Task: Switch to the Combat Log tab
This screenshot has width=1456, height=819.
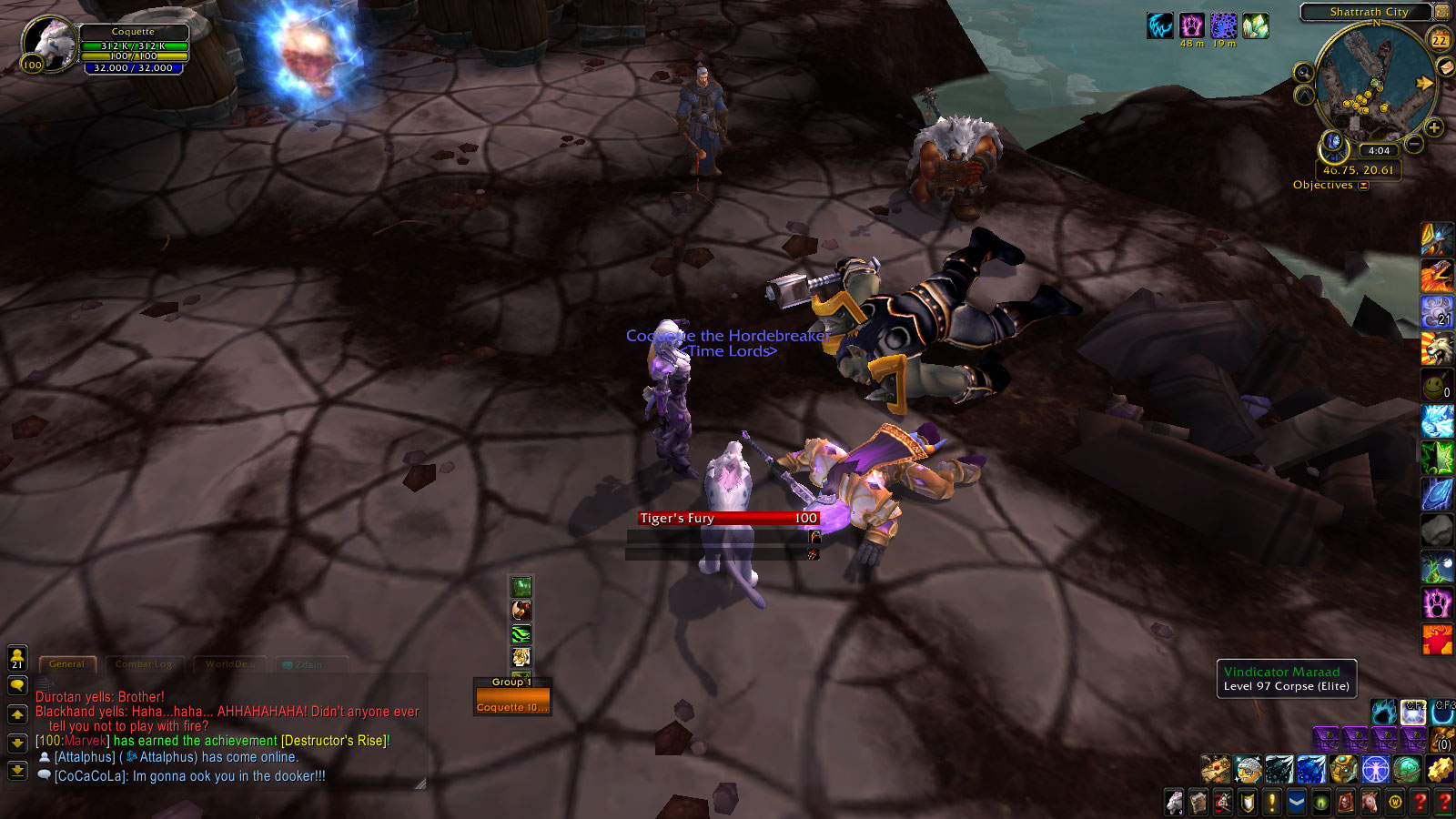Action: pyautogui.click(x=144, y=664)
